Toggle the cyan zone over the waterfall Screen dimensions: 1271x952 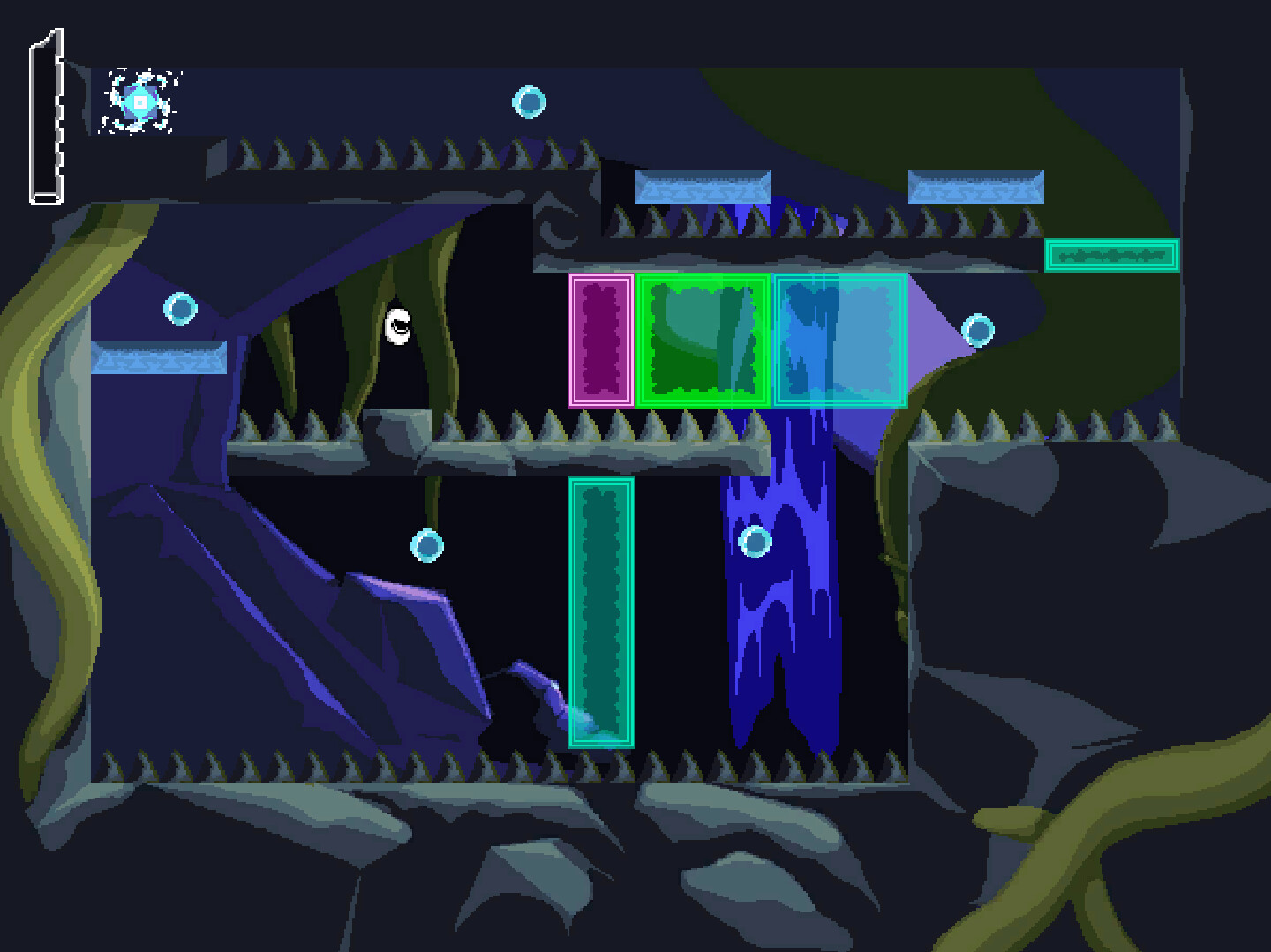coord(839,341)
